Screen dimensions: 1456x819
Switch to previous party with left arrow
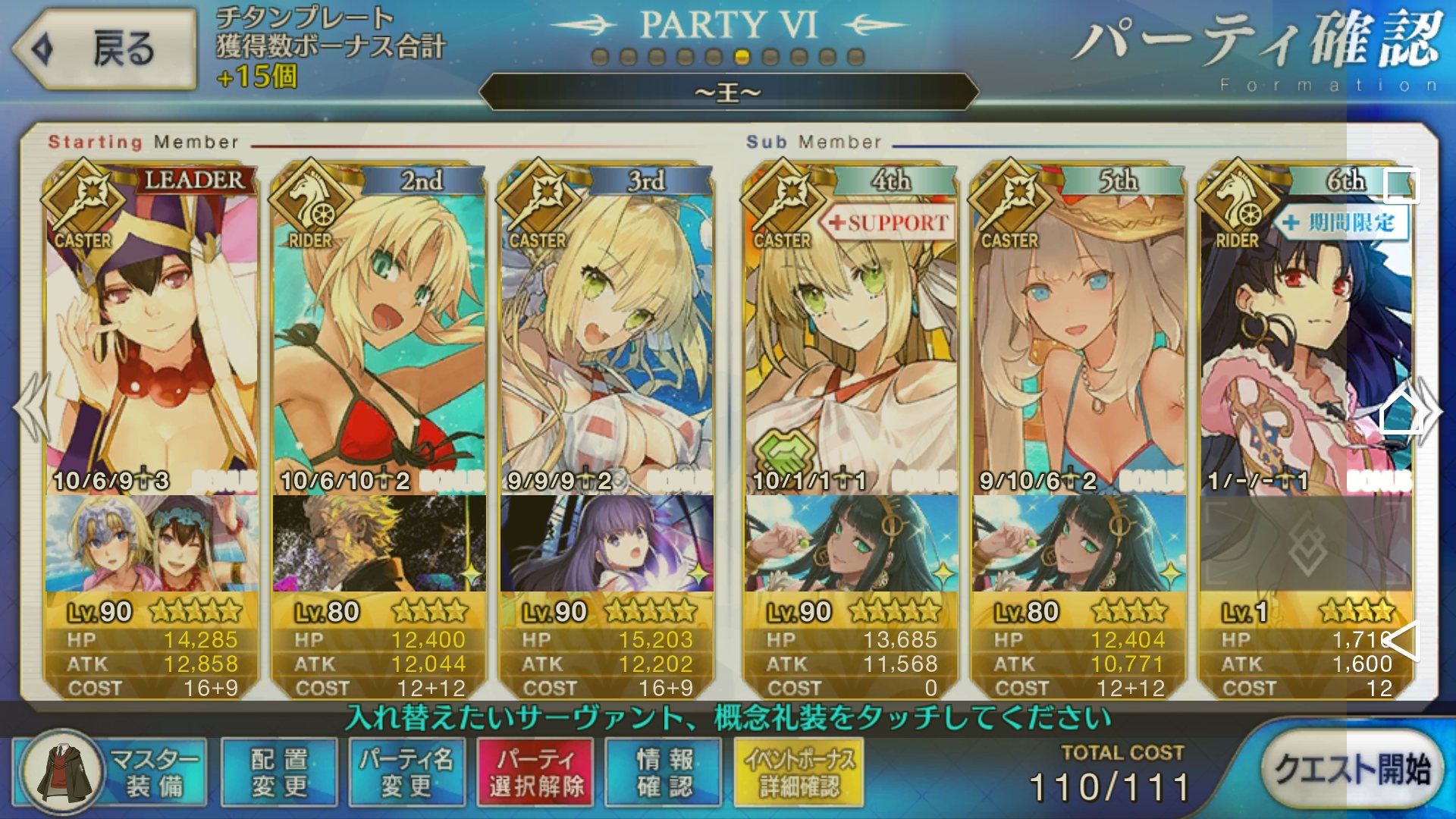tap(30, 409)
